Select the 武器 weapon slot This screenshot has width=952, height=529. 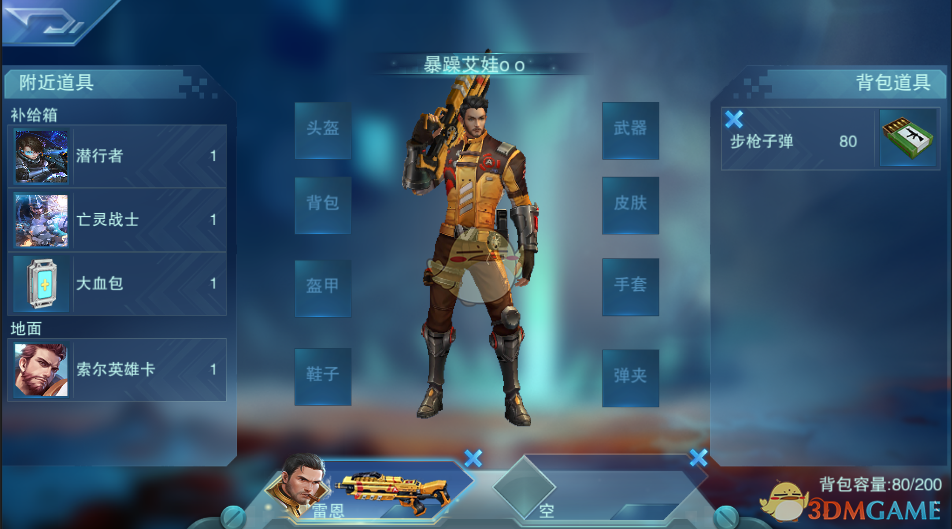630,130
